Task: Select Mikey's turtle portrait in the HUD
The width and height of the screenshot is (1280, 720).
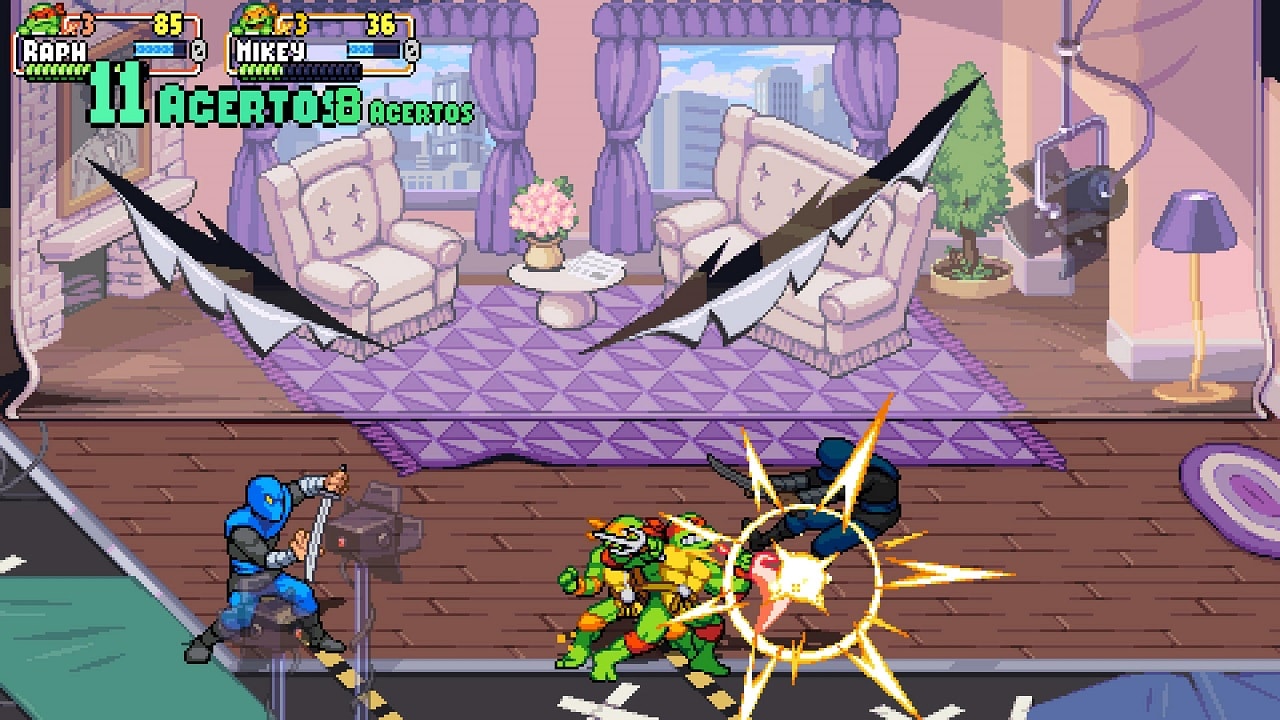Action: [x=255, y=18]
